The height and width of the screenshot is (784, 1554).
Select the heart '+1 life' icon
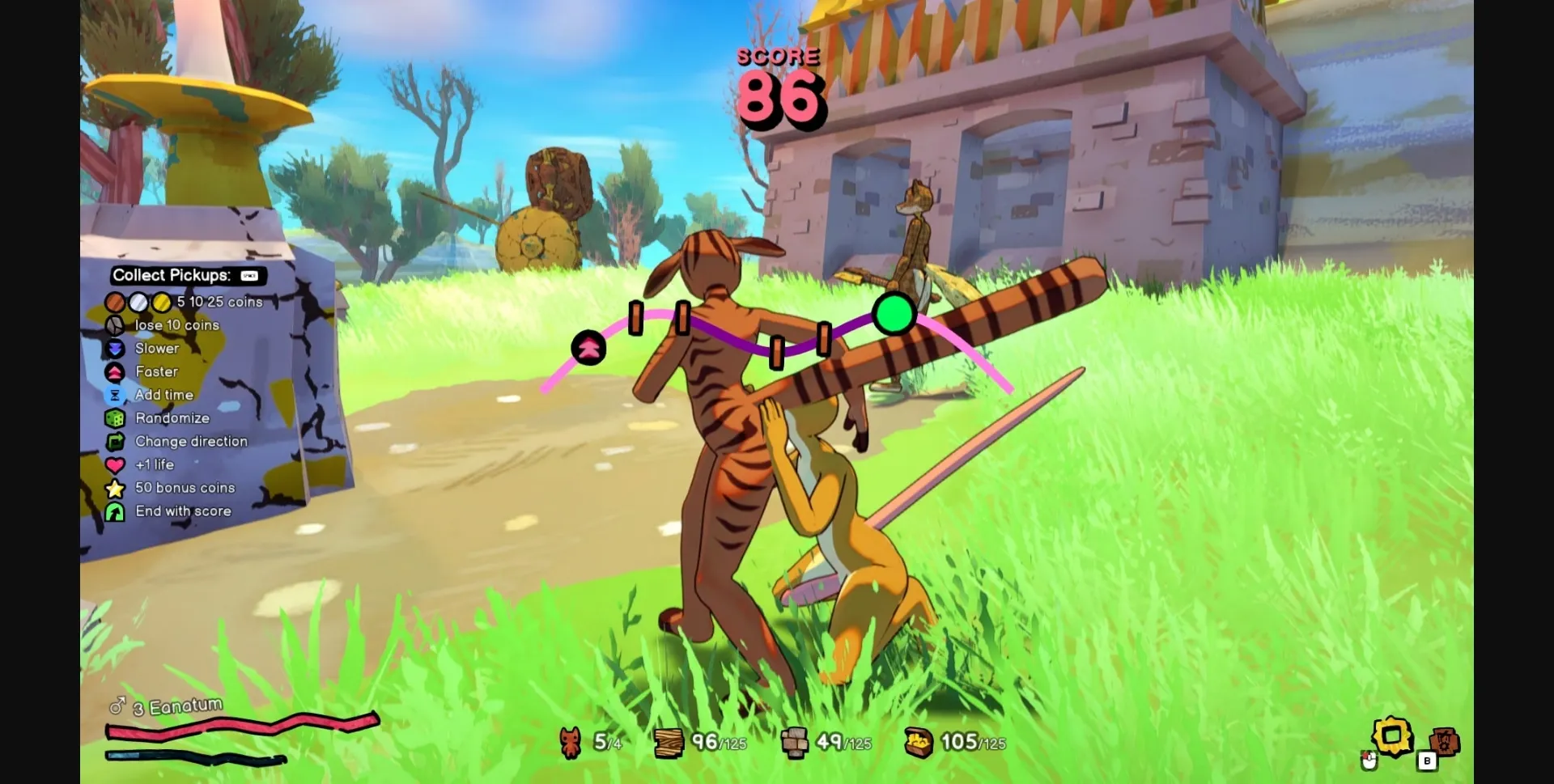(116, 465)
